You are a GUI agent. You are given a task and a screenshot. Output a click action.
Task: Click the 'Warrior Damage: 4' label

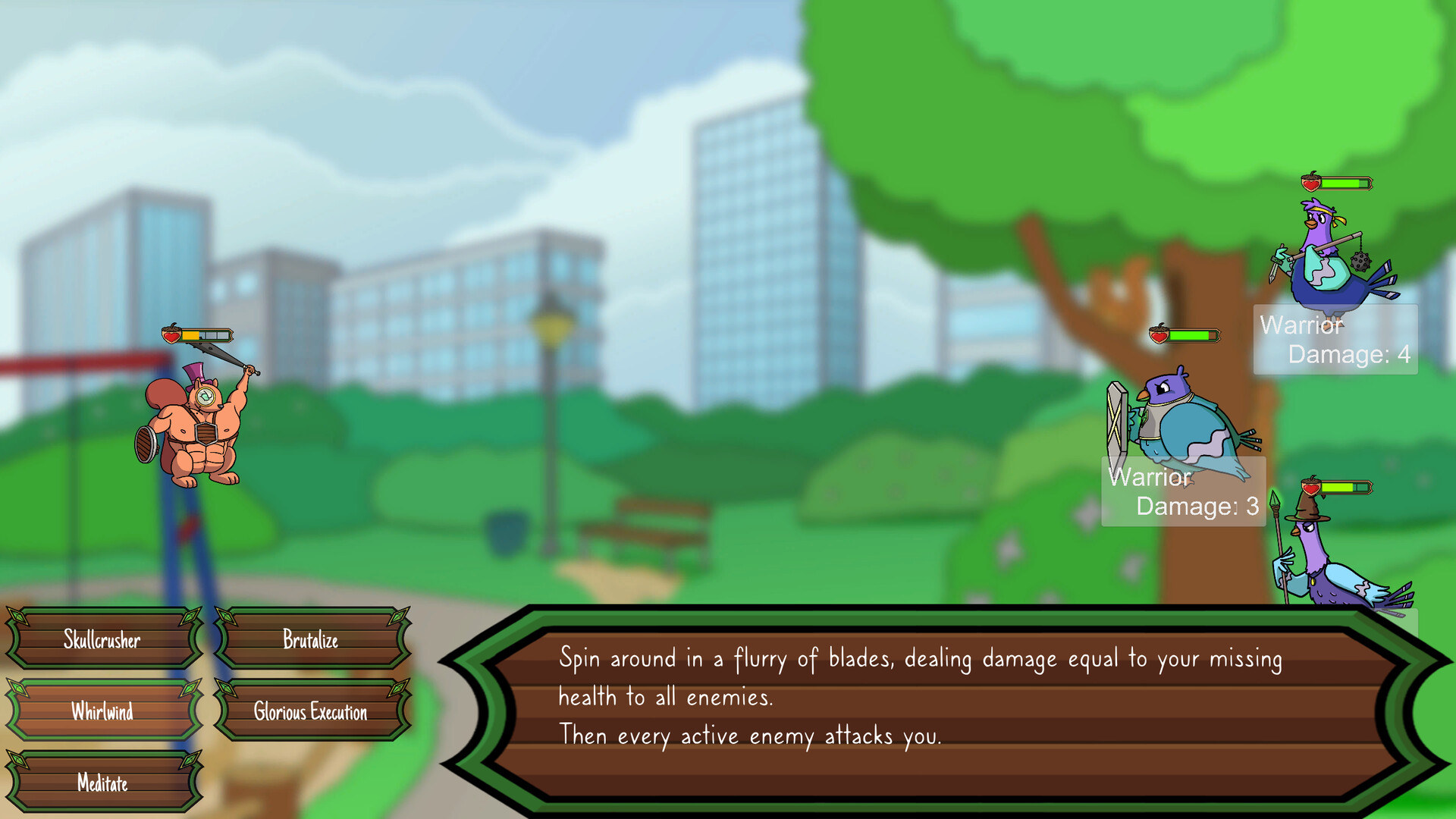[1335, 339]
